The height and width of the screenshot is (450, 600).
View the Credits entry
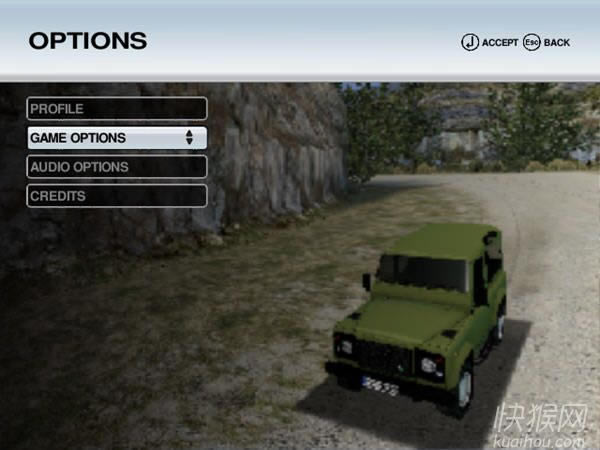click(x=116, y=196)
